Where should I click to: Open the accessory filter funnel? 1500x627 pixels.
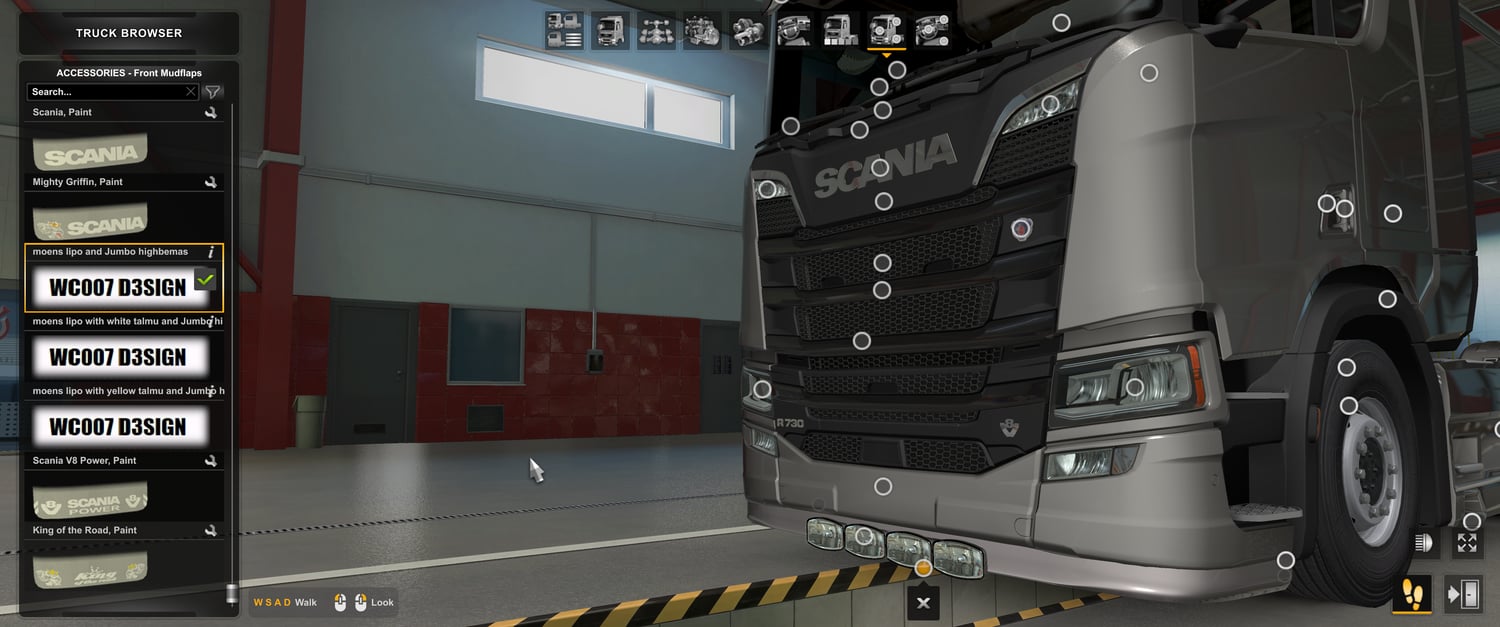pyautogui.click(x=213, y=92)
